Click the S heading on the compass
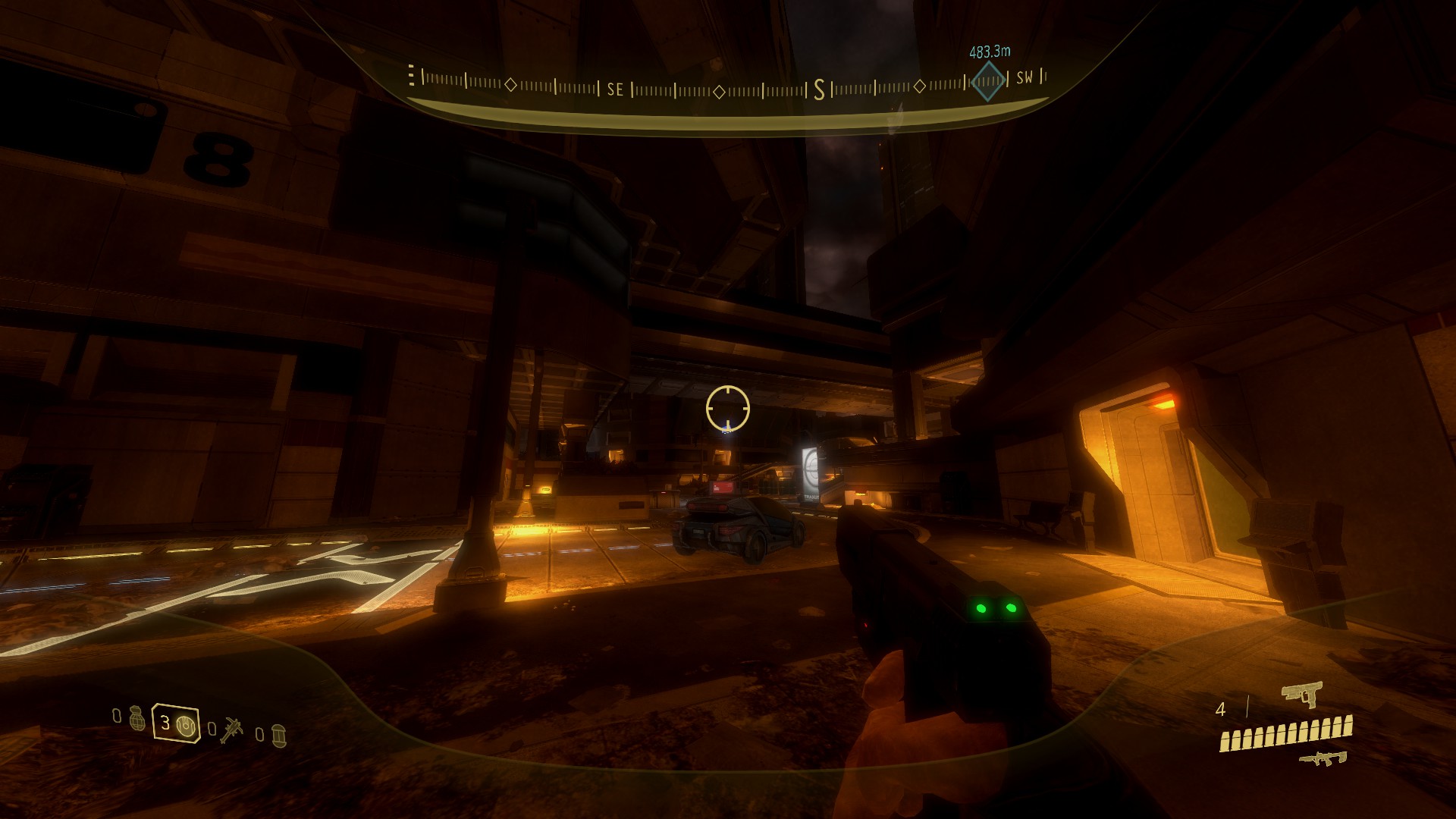 (819, 91)
